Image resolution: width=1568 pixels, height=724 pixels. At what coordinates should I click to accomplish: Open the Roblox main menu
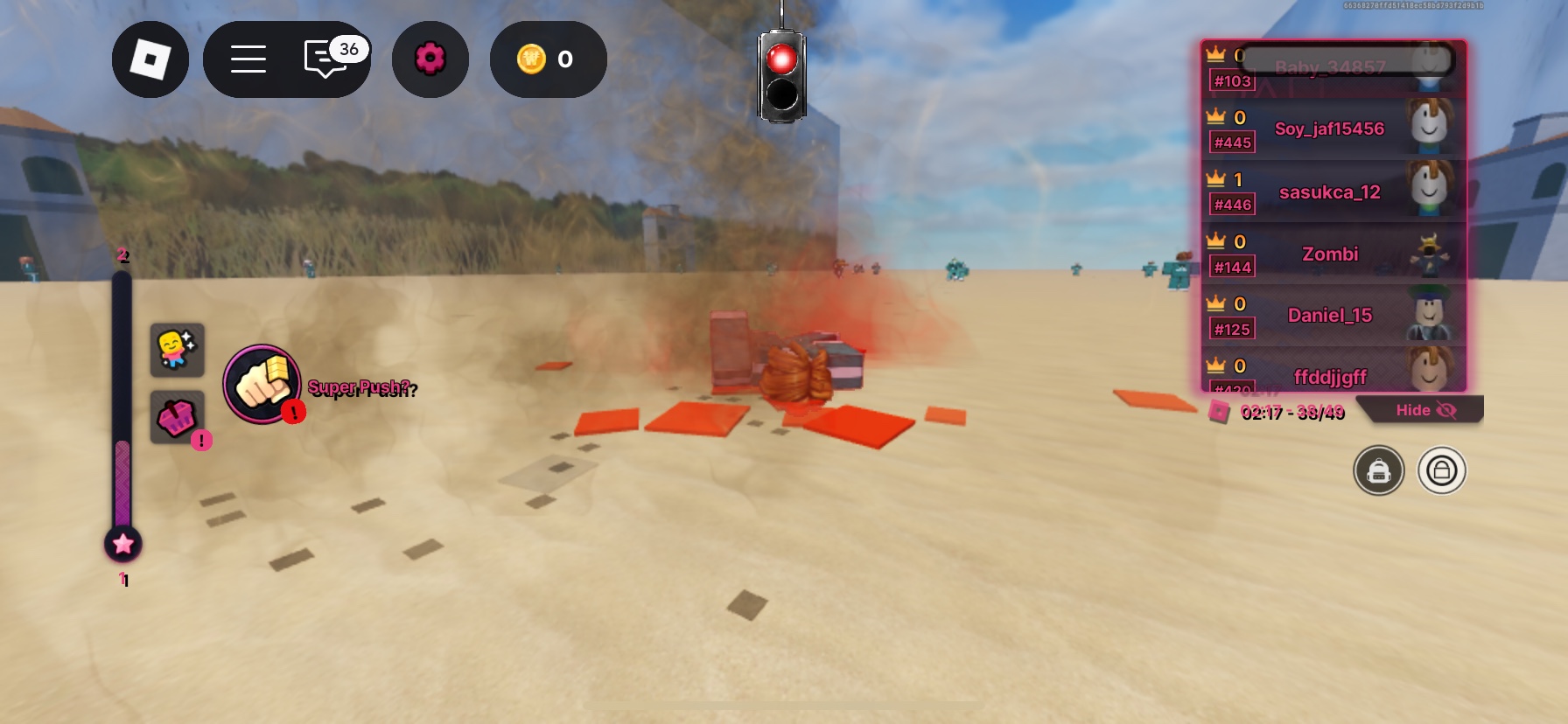[150, 59]
